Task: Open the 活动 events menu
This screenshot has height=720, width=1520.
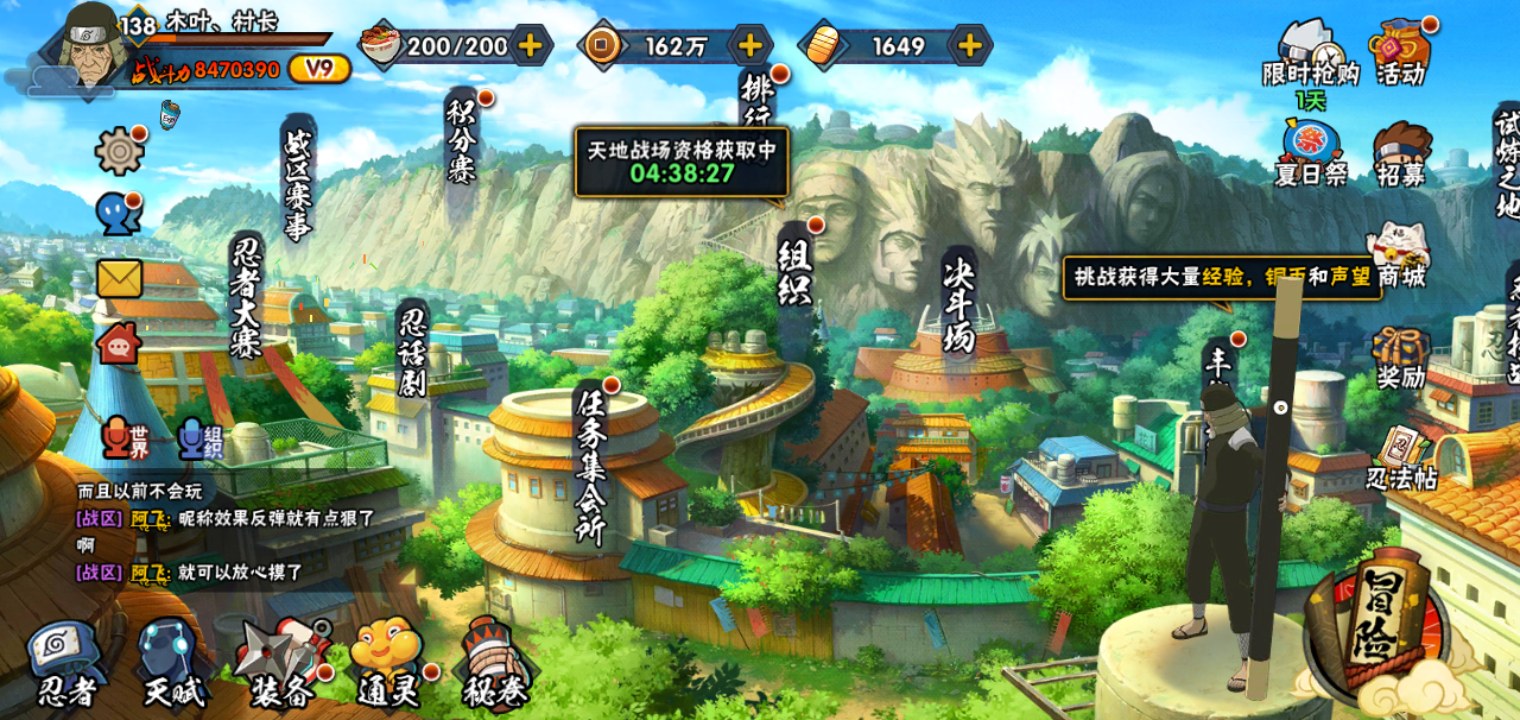Action: [x=1400, y=52]
